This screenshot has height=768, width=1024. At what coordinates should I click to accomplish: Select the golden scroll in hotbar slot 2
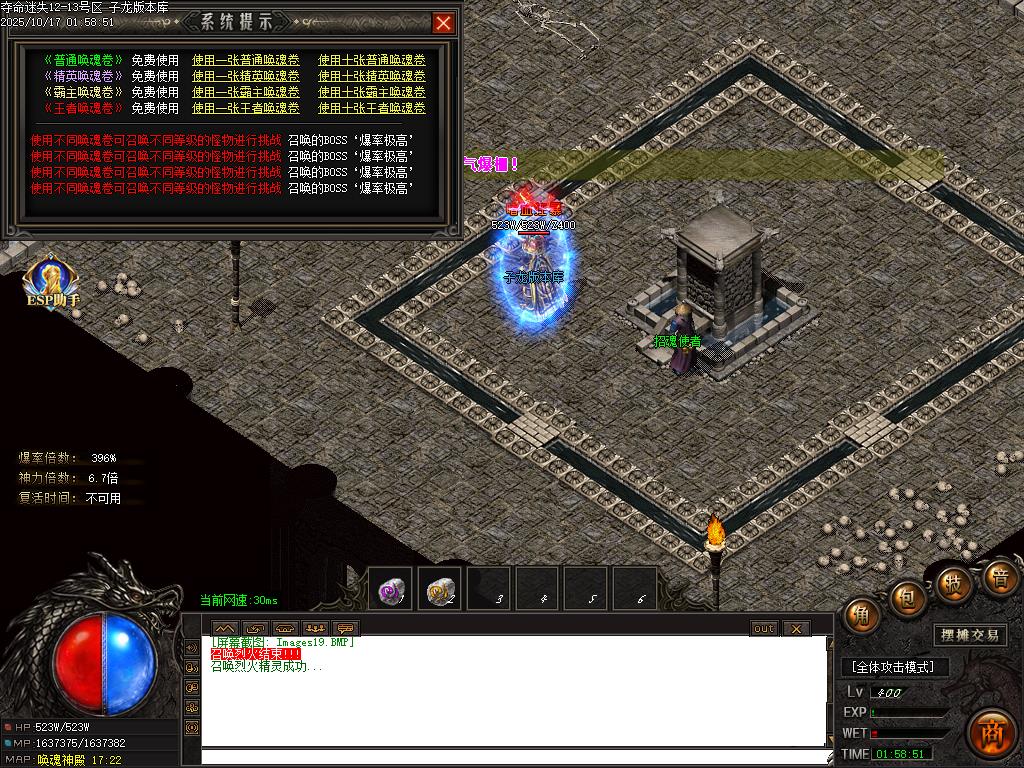(x=439, y=591)
